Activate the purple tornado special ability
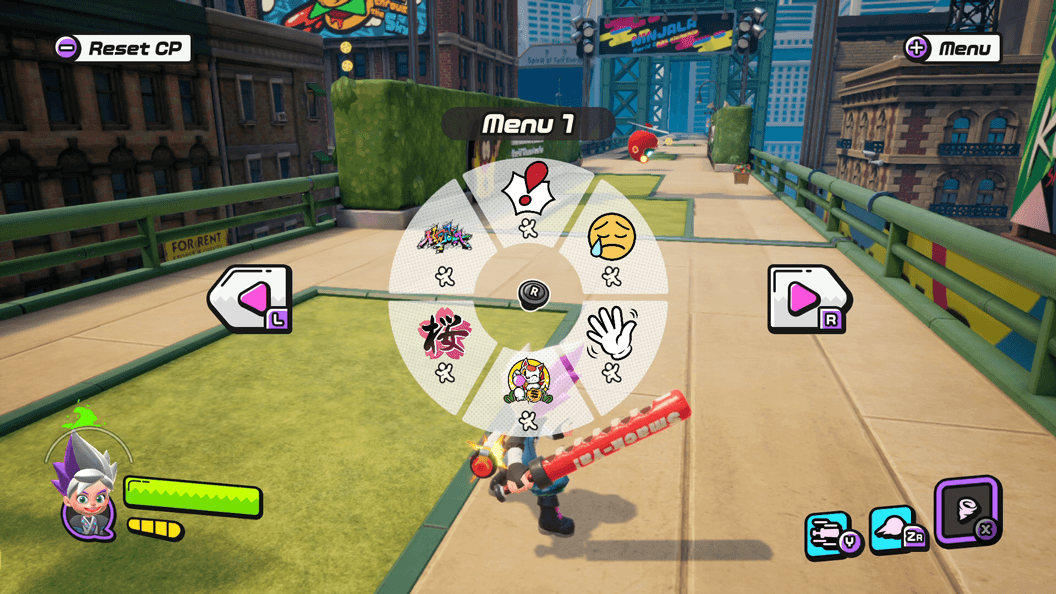This screenshot has width=1056, height=594. click(x=967, y=510)
